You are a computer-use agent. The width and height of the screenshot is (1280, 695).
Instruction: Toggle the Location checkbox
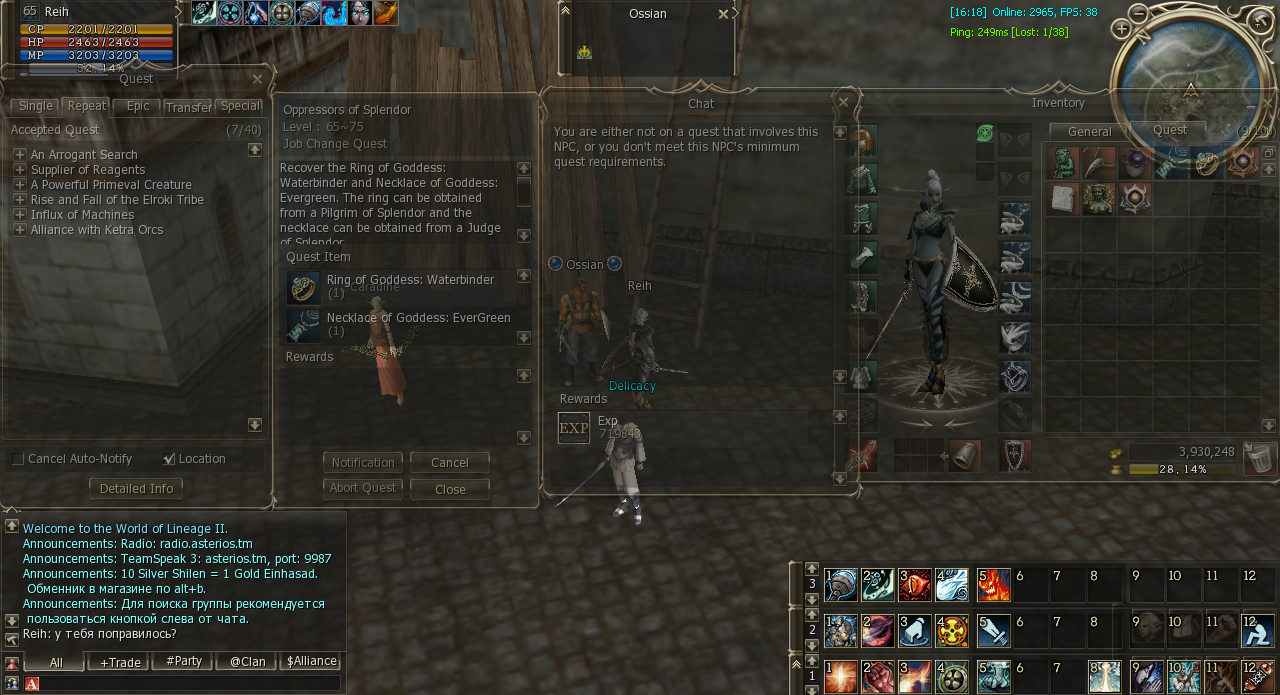tap(169, 459)
